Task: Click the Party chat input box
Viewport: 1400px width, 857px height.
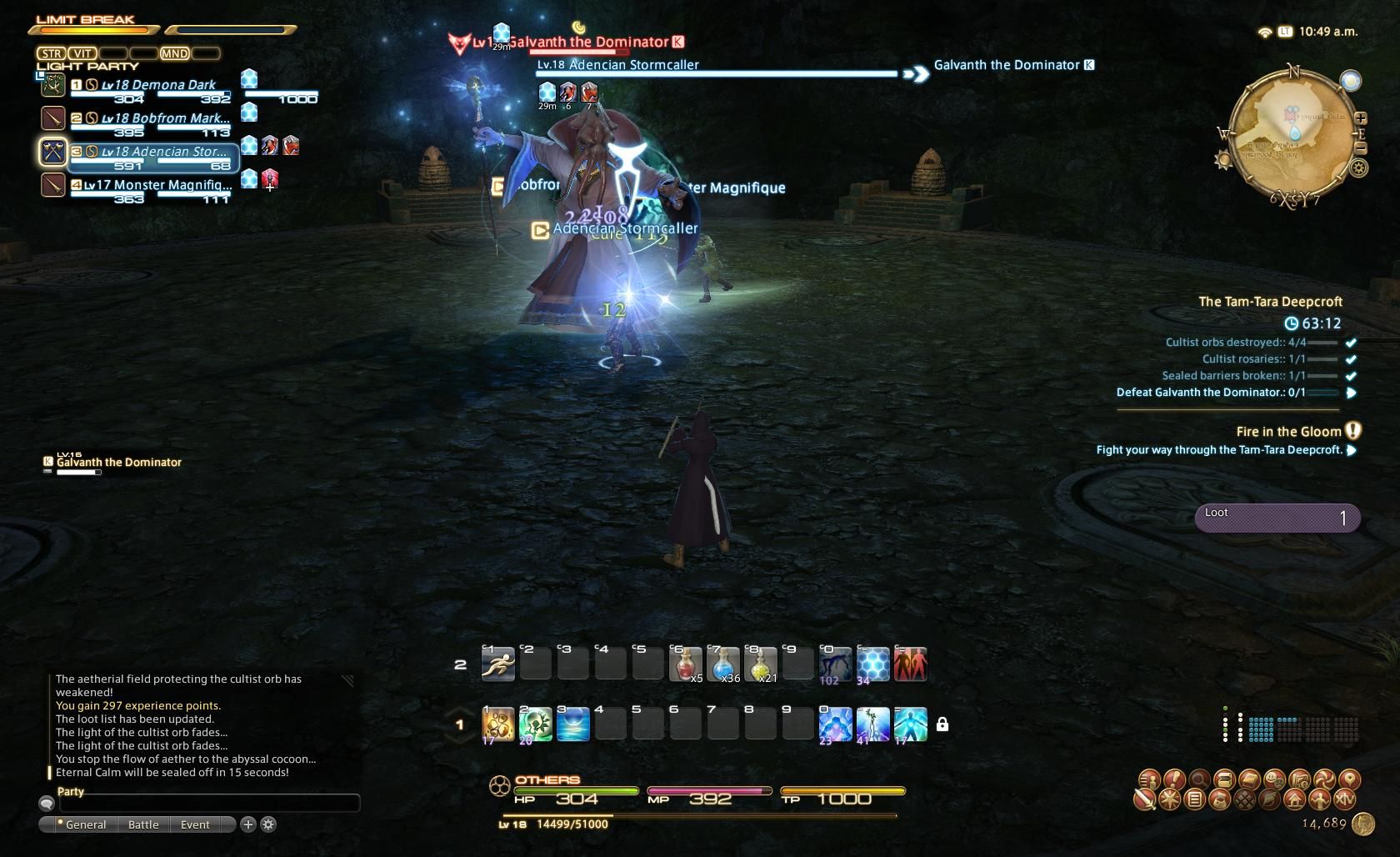Action: pyautogui.click(x=208, y=804)
